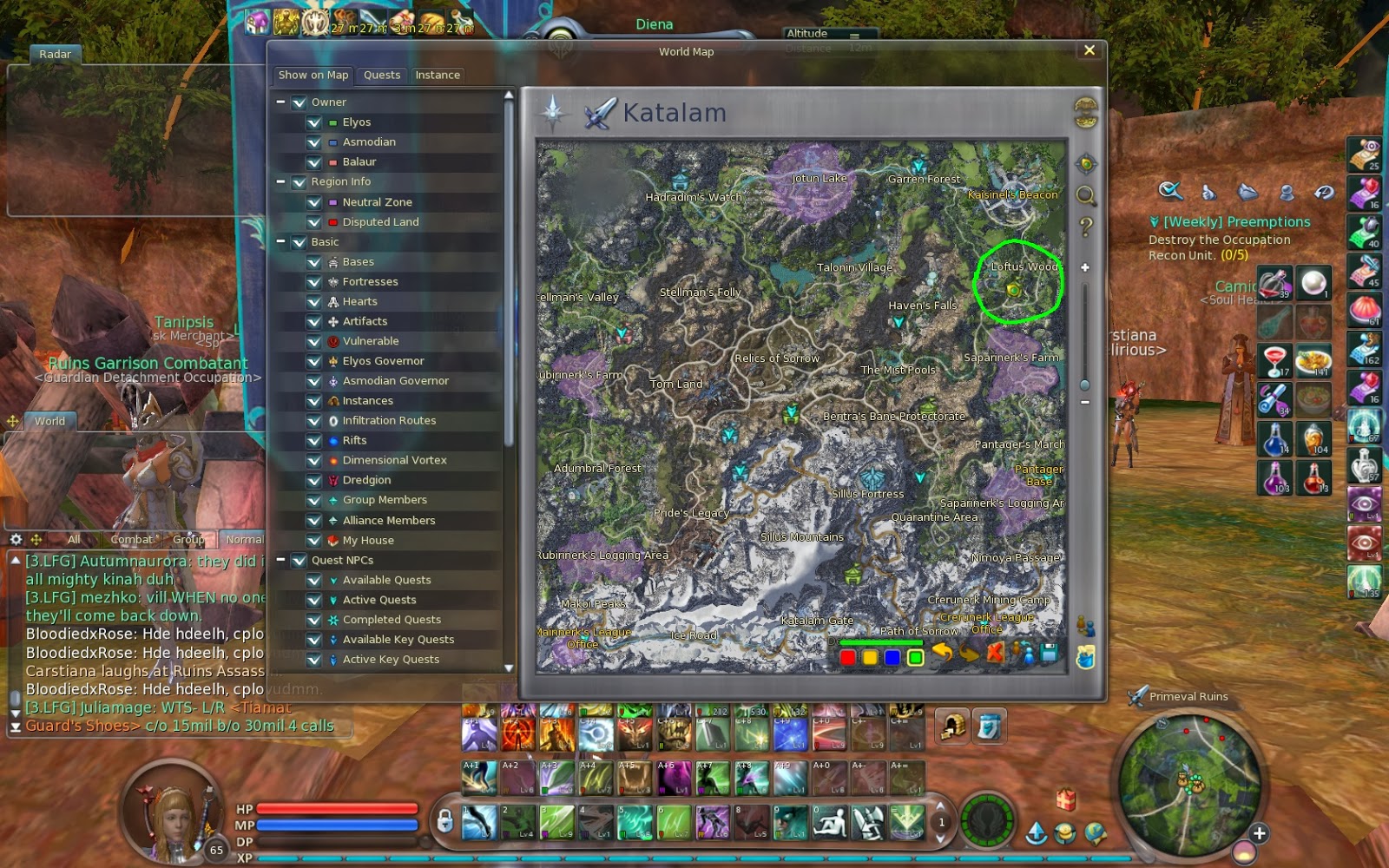The width and height of the screenshot is (1389, 868).
Task: Expand the Region Info group
Action: tap(280, 181)
